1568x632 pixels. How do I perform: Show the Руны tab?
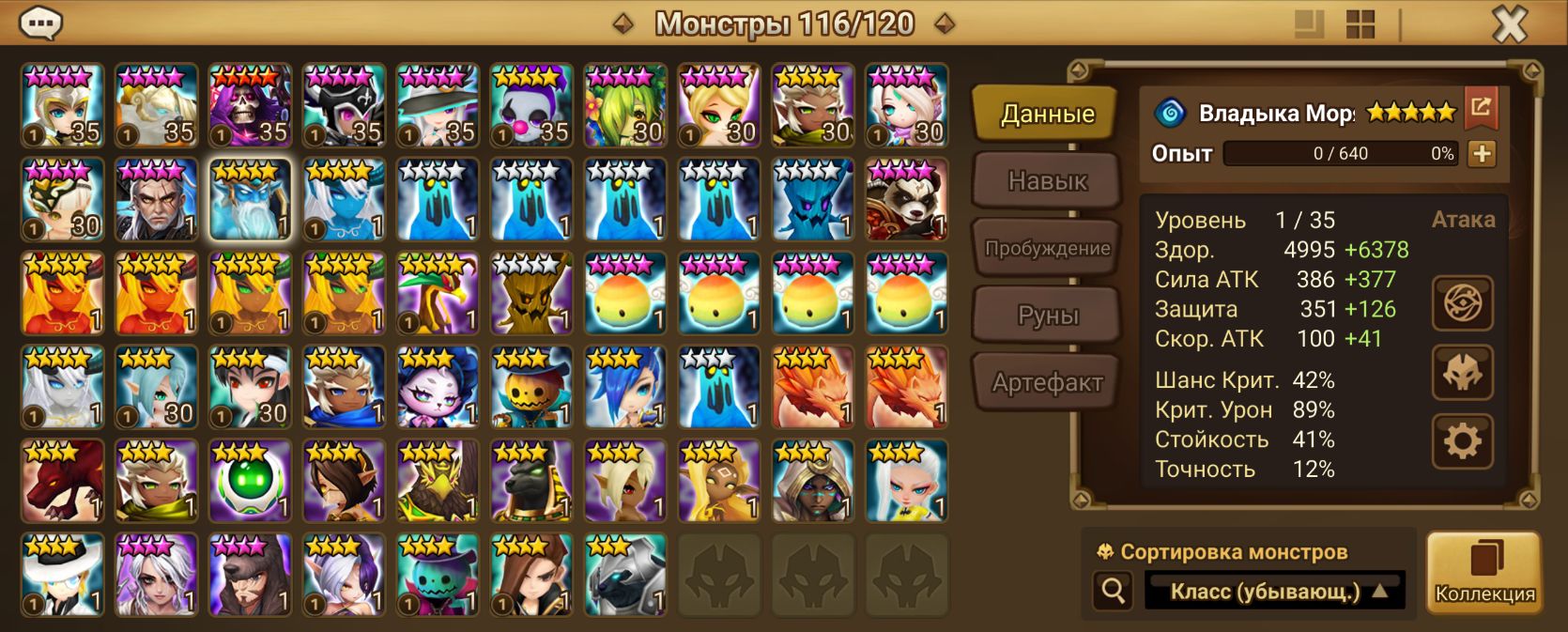[x=1046, y=316]
